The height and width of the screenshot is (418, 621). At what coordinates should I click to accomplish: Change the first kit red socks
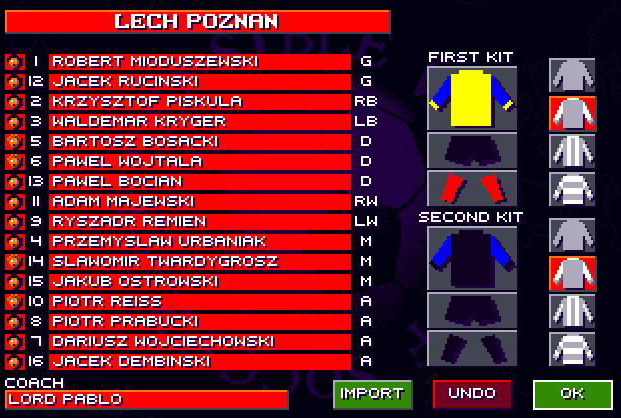tap(471, 187)
